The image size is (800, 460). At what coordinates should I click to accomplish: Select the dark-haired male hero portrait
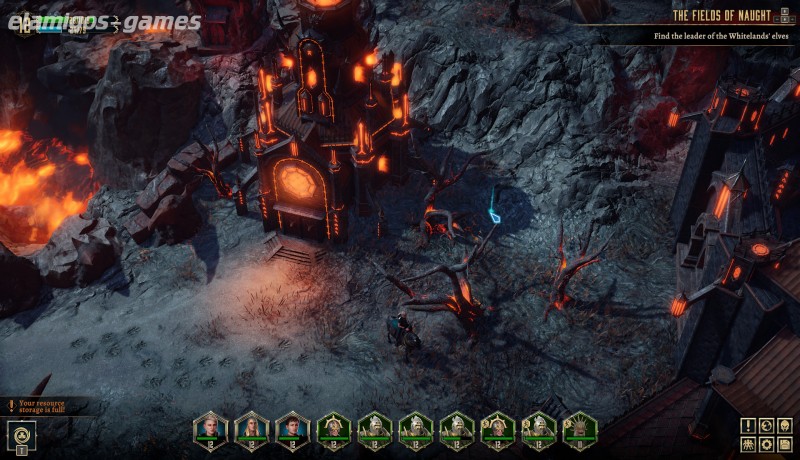(x=292, y=428)
